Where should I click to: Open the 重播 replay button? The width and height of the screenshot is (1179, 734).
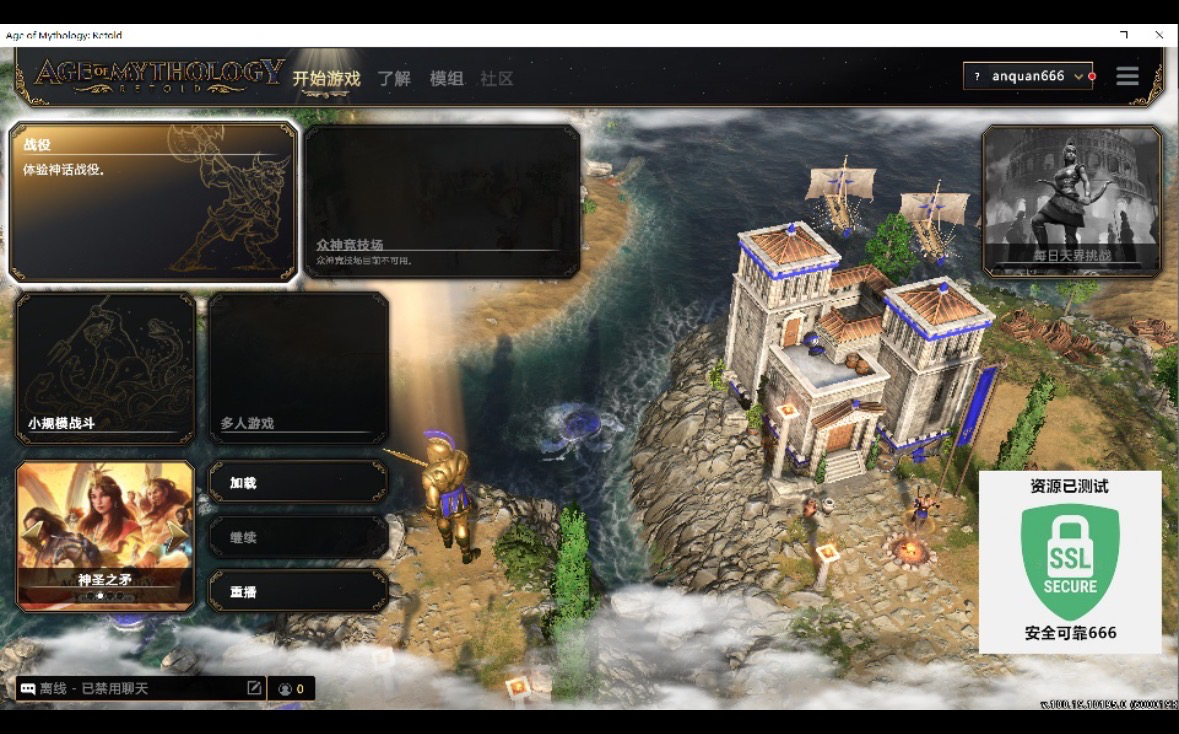click(x=298, y=592)
